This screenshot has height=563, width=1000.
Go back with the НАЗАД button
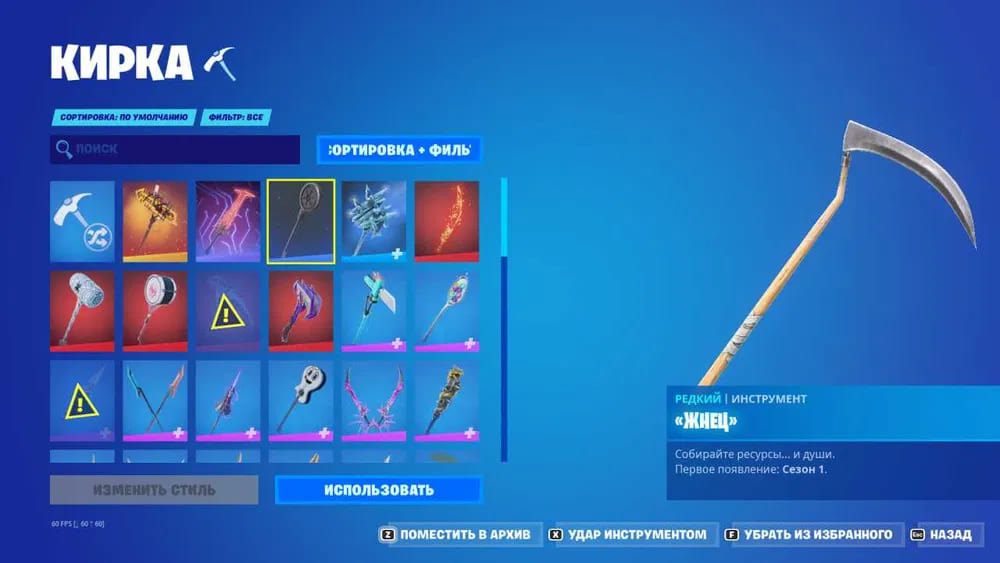pos(942,535)
